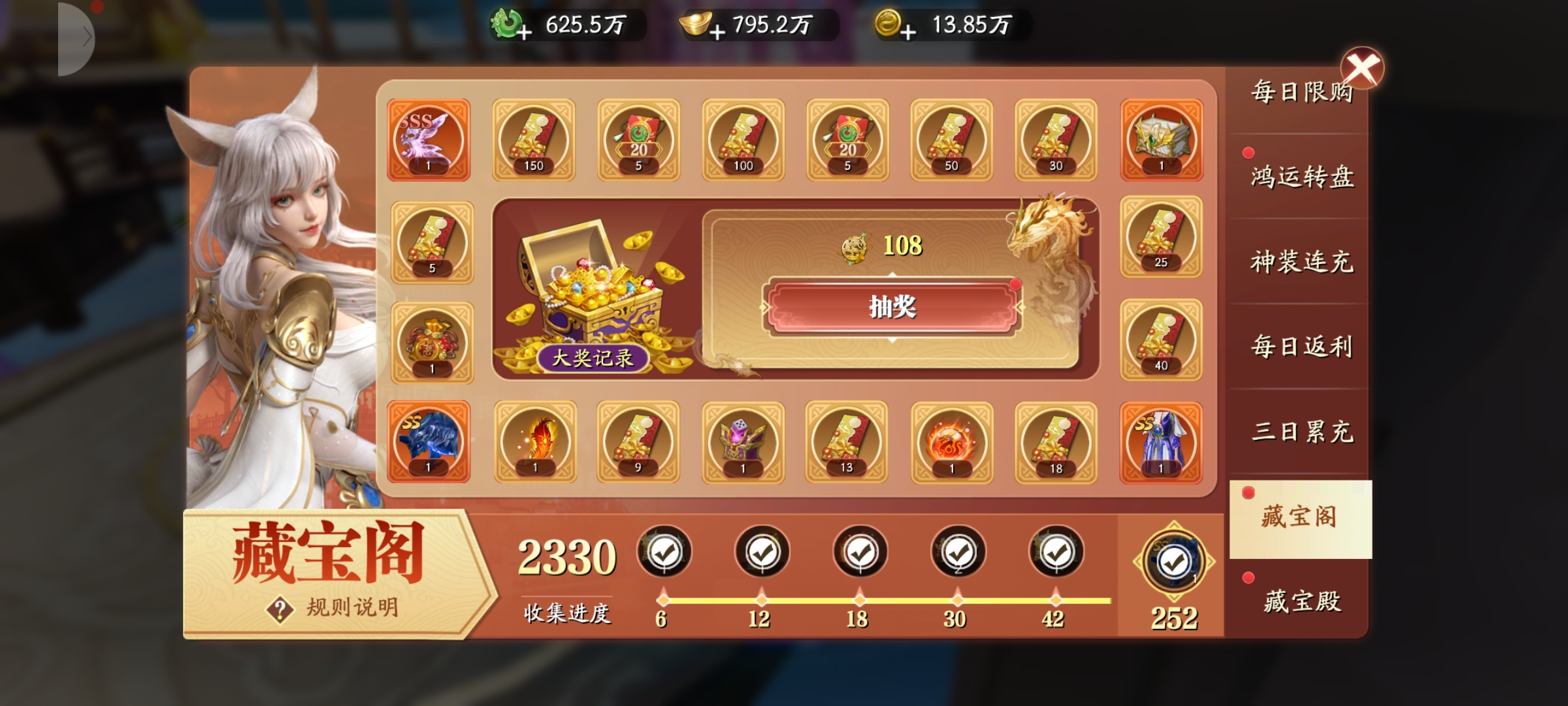
Task: Expand the side arrow tab on left edge
Action: coord(78,38)
